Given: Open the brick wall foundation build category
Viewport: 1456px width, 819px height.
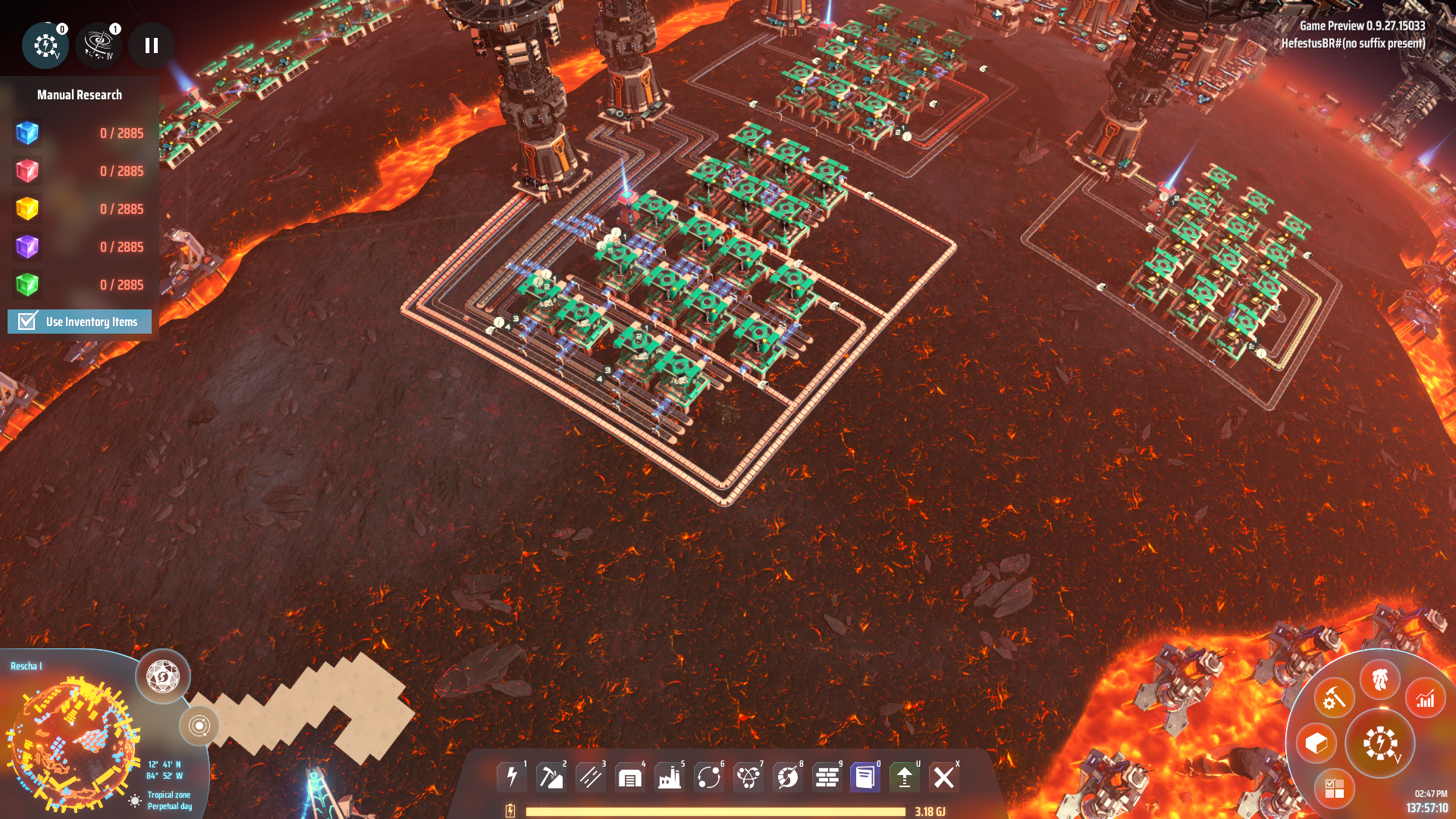Looking at the screenshot, I should pyautogui.click(x=827, y=777).
